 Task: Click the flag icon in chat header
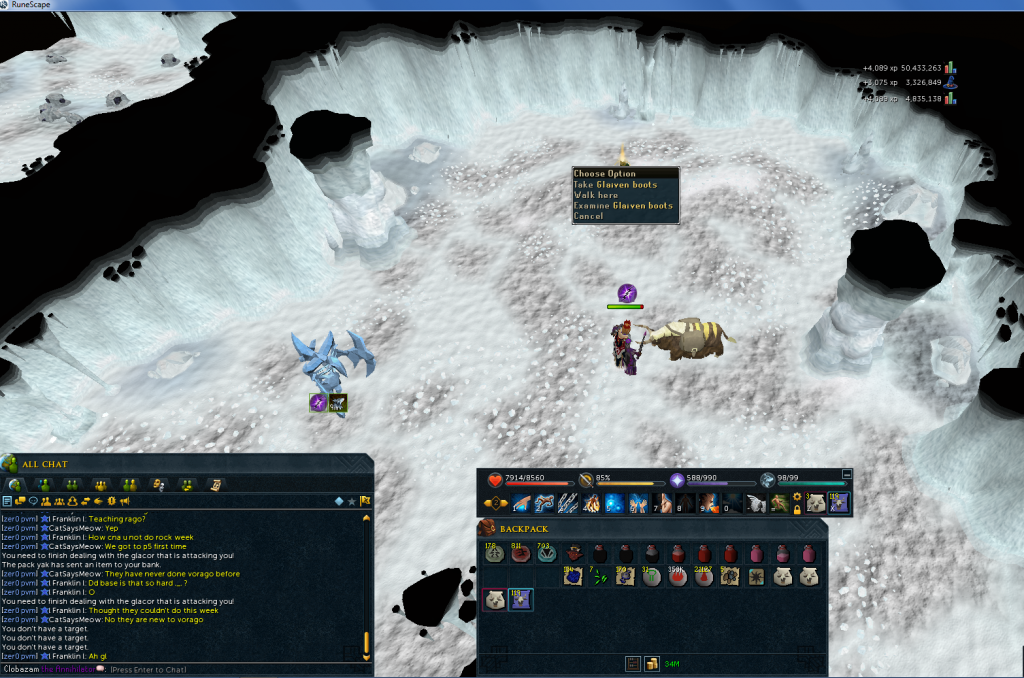point(365,500)
